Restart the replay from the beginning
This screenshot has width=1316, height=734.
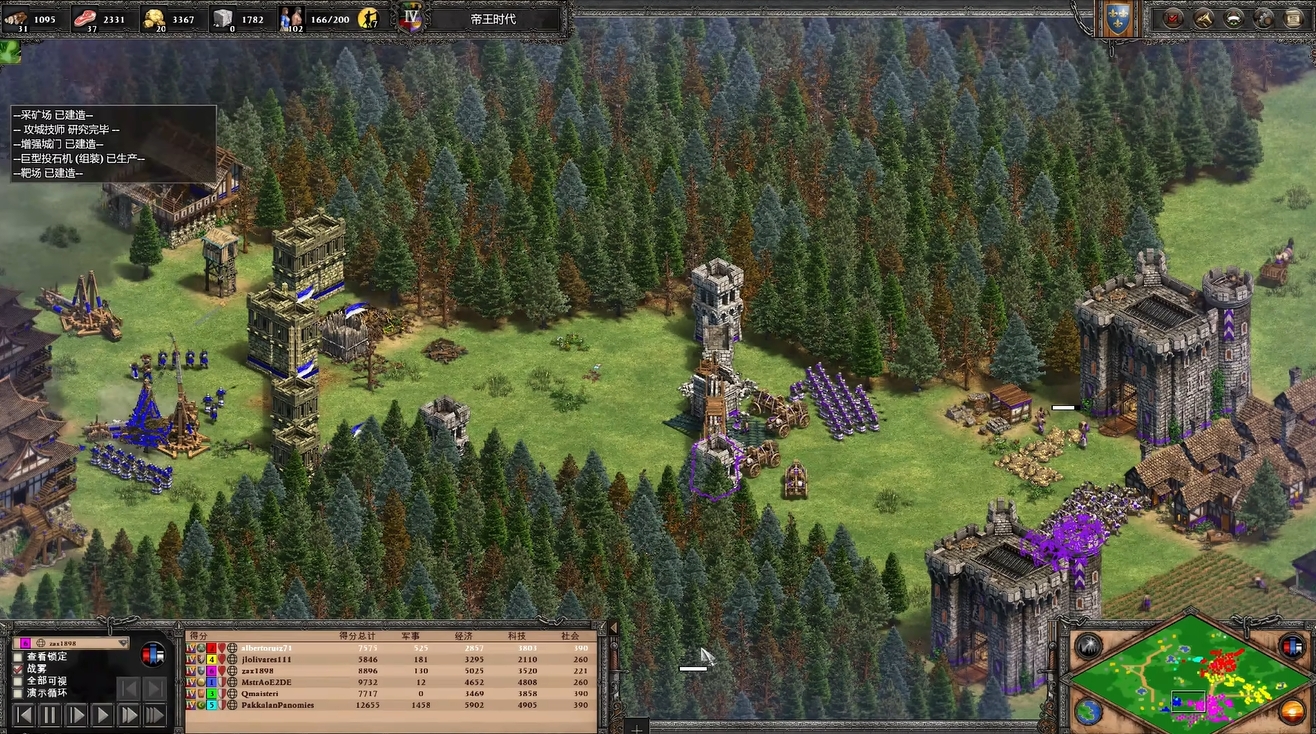click(23, 715)
